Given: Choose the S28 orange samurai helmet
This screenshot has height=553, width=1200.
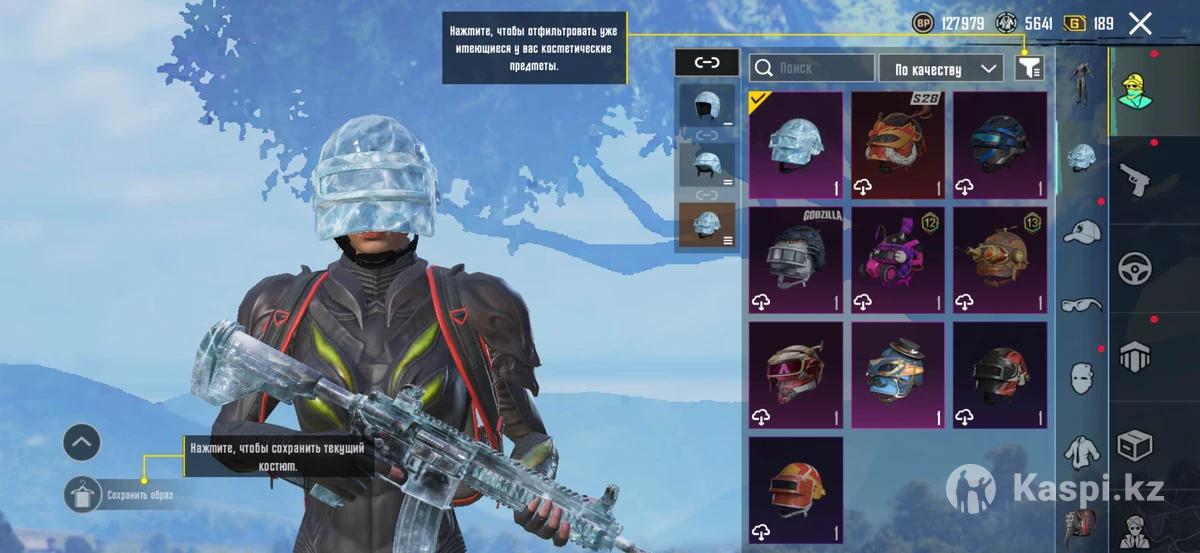Looking at the screenshot, I should coord(898,145).
